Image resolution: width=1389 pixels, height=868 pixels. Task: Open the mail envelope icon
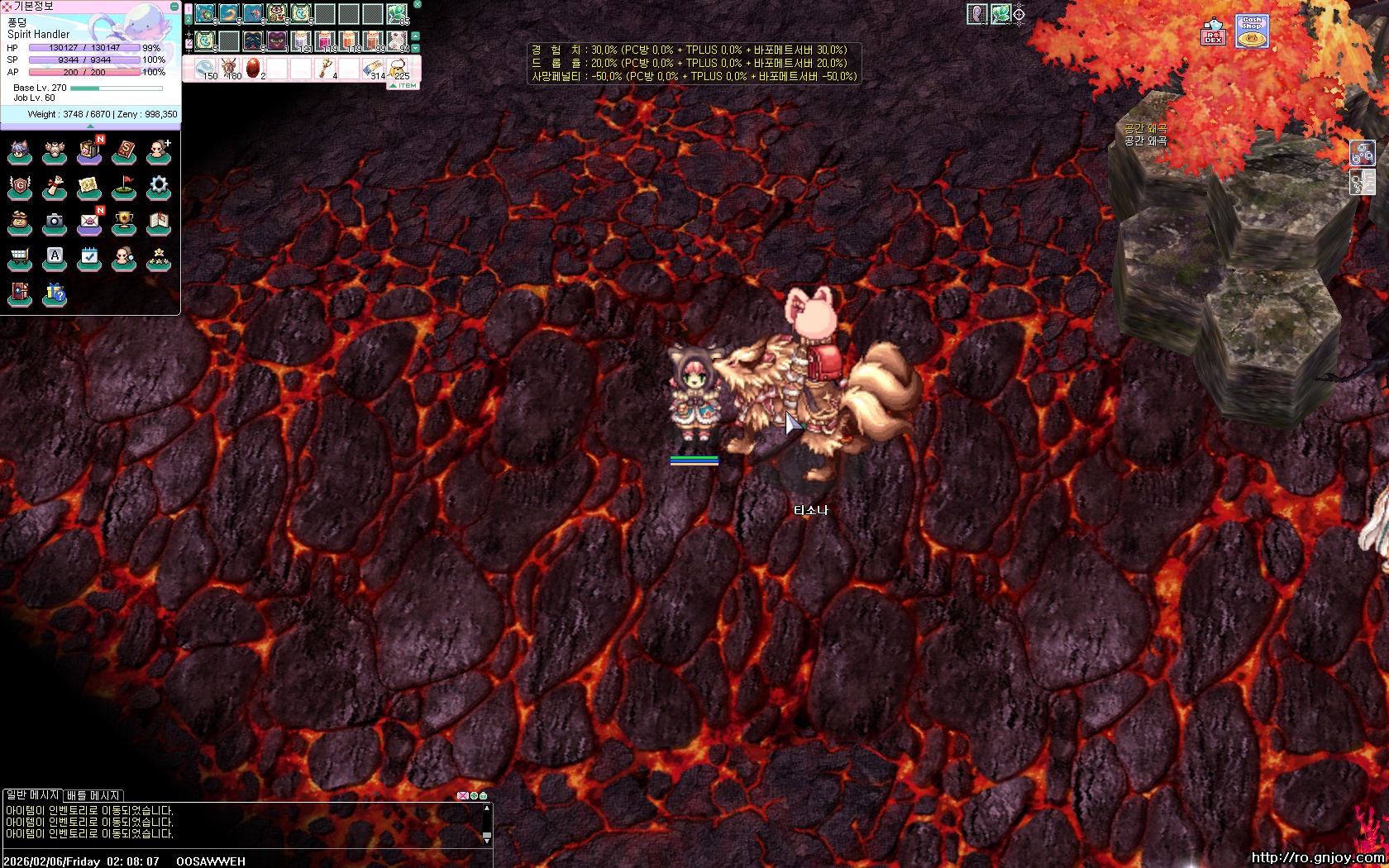pyautogui.click(x=89, y=222)
